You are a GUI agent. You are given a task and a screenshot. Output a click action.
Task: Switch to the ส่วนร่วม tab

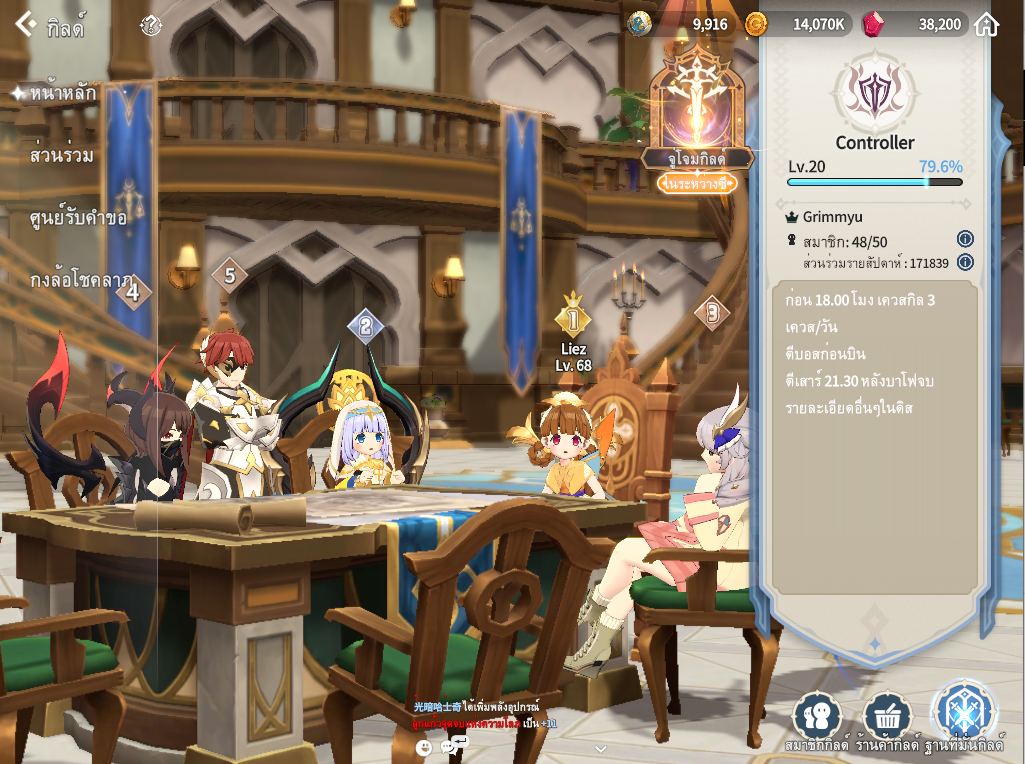pyautogui.click(x=62, y=155)
